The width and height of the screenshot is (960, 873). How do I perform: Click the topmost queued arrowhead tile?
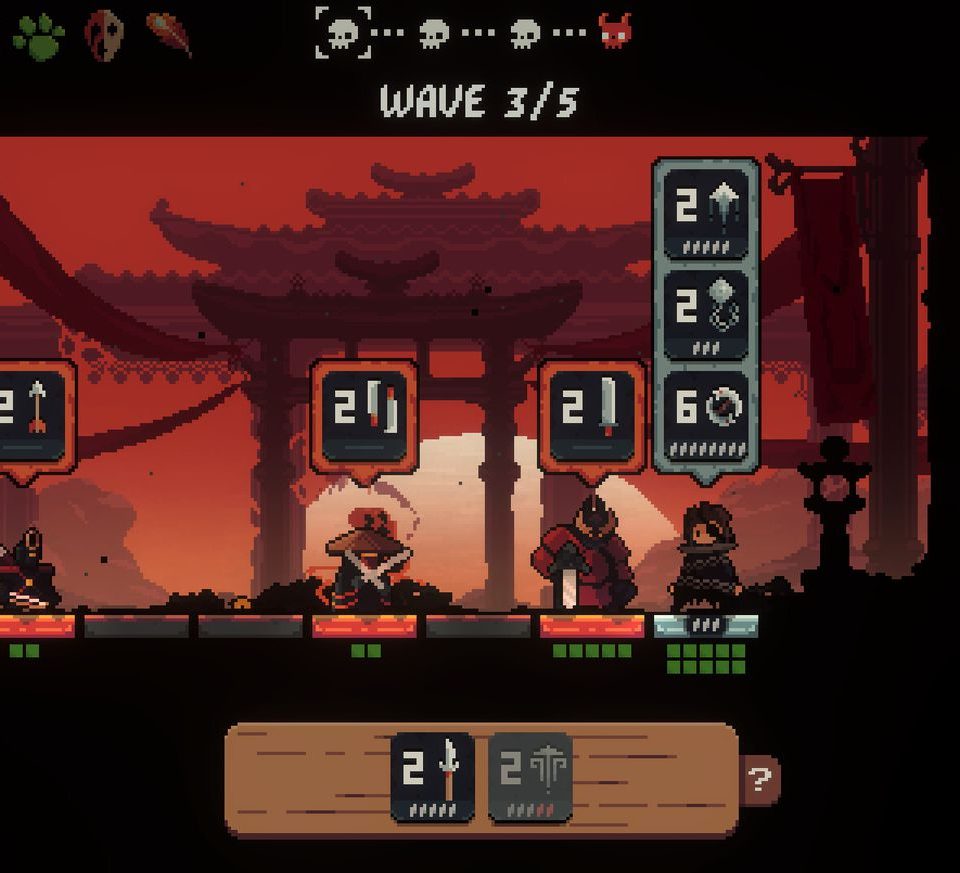[x=705, y=213]
